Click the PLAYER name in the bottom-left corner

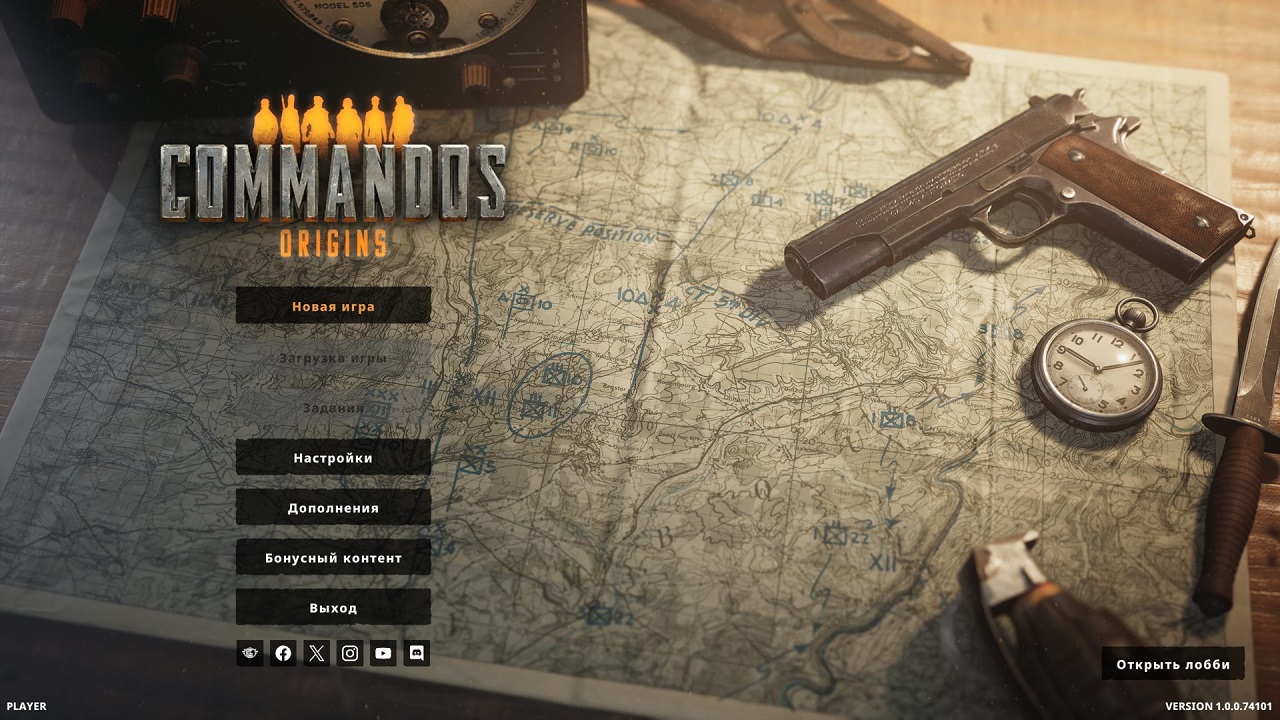tap(28, 704)
